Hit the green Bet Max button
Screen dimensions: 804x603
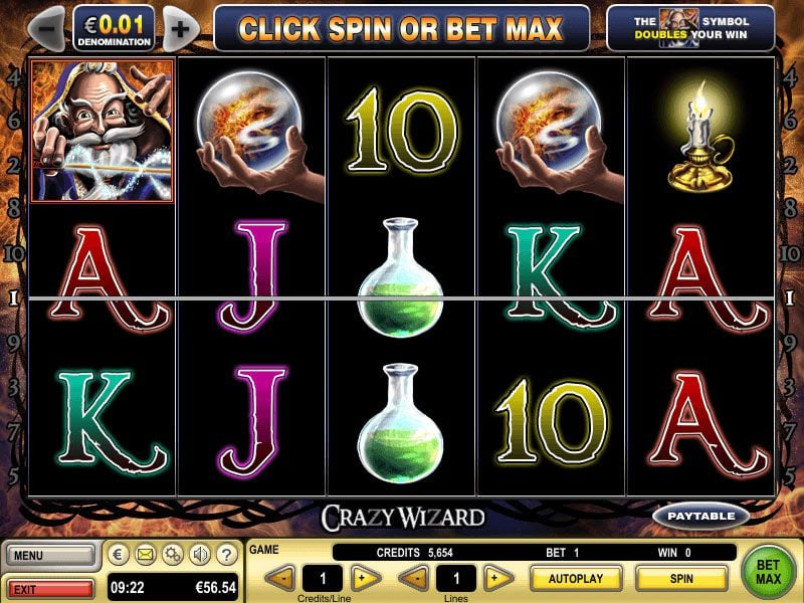[768, 569]
